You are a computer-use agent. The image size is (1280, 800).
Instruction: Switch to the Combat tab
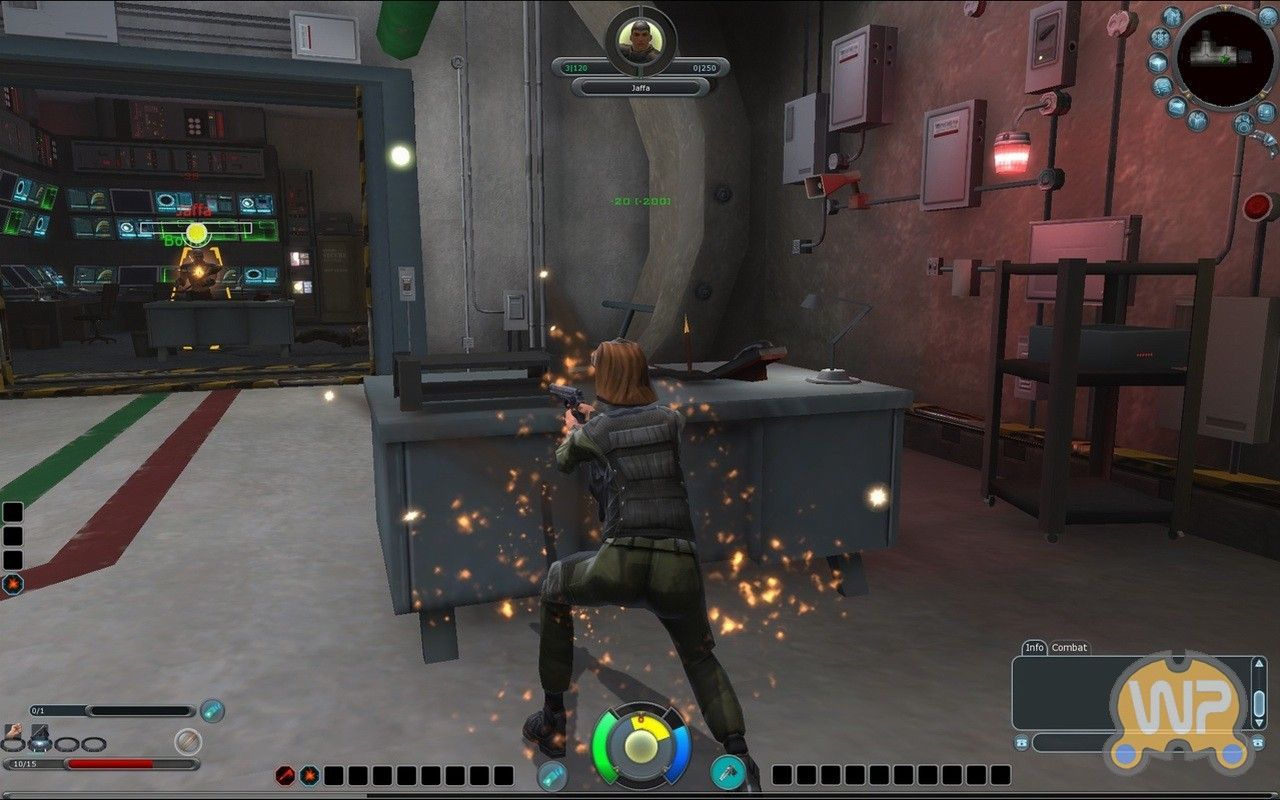coord(1069,648)
